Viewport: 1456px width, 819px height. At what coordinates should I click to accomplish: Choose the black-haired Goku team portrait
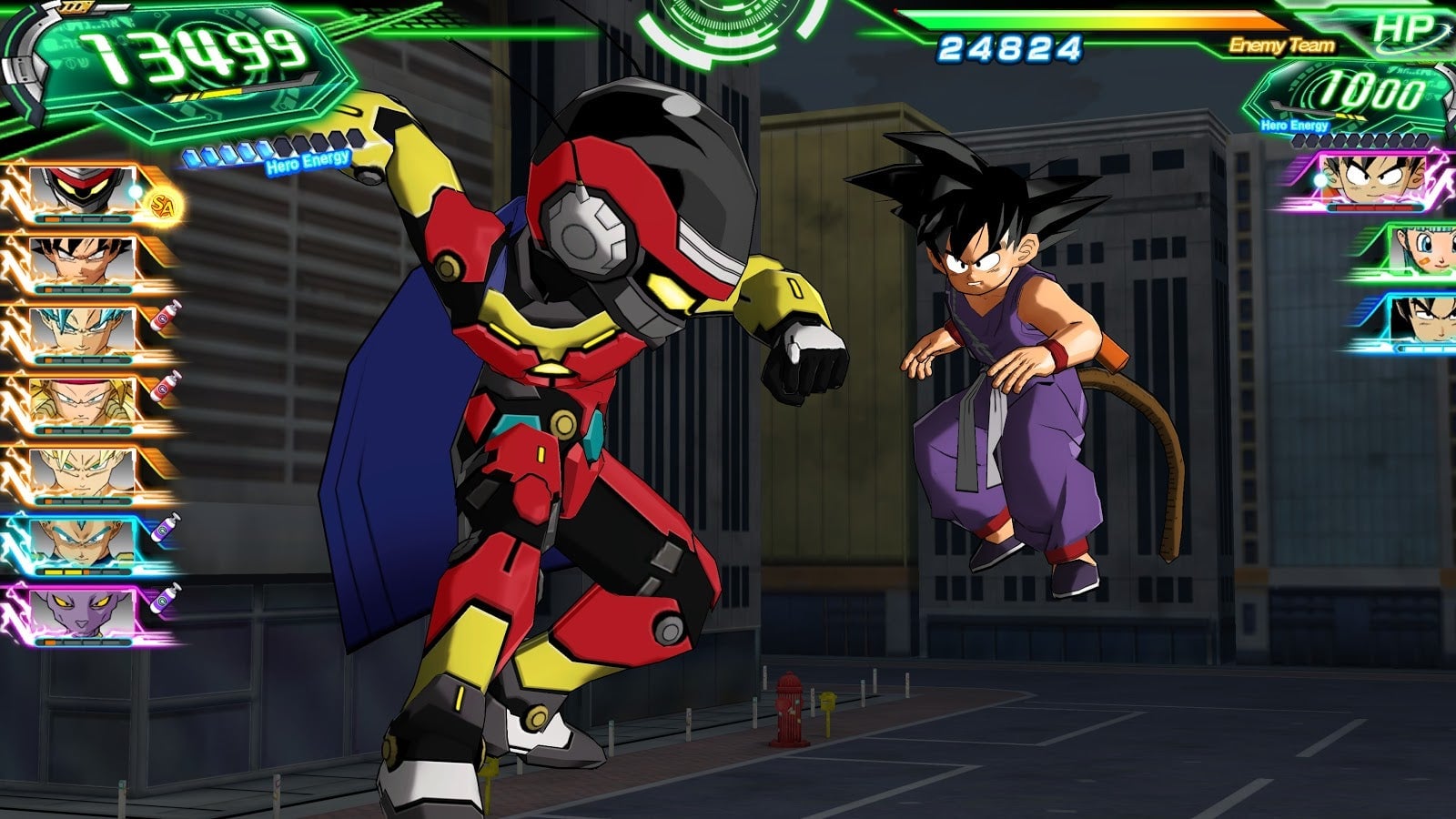click(80, 261)
